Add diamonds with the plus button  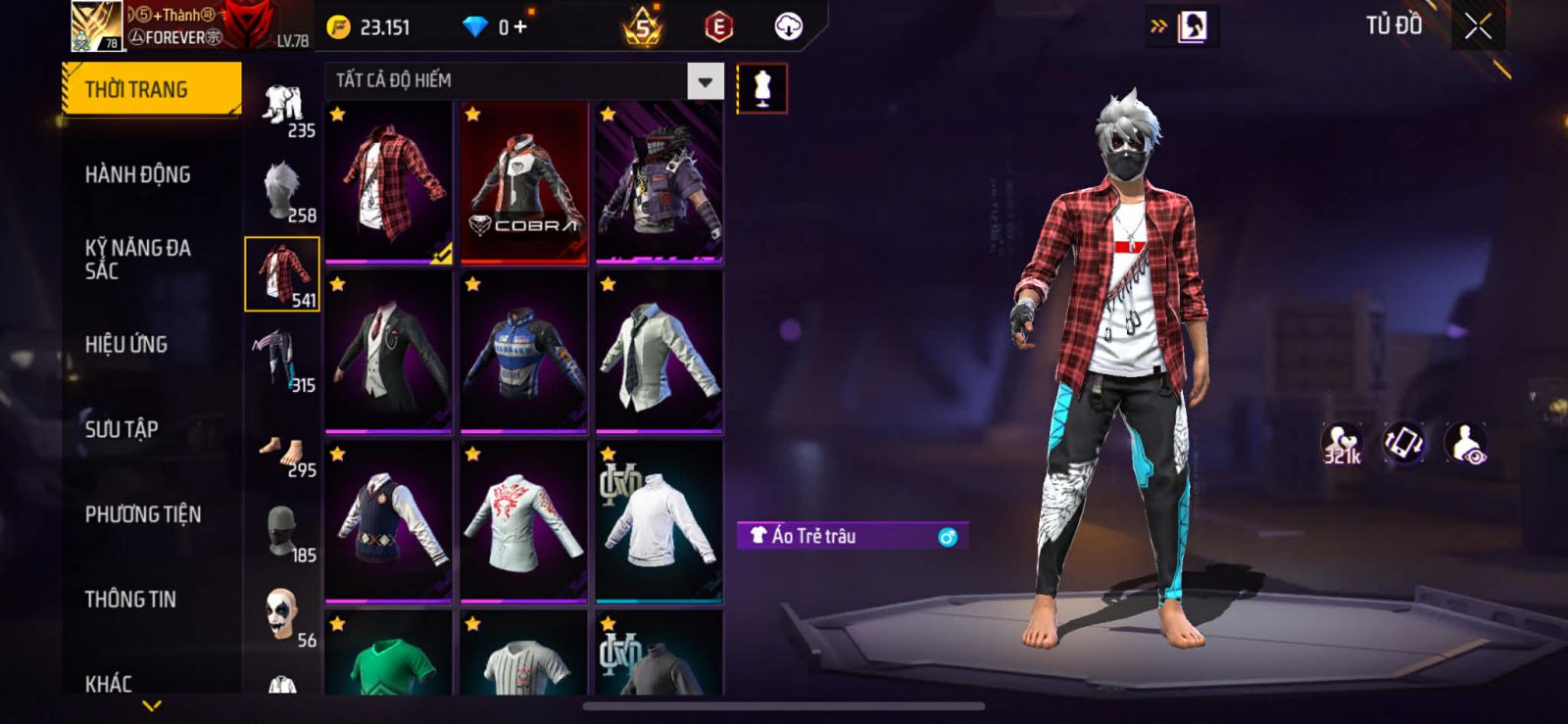520,26
